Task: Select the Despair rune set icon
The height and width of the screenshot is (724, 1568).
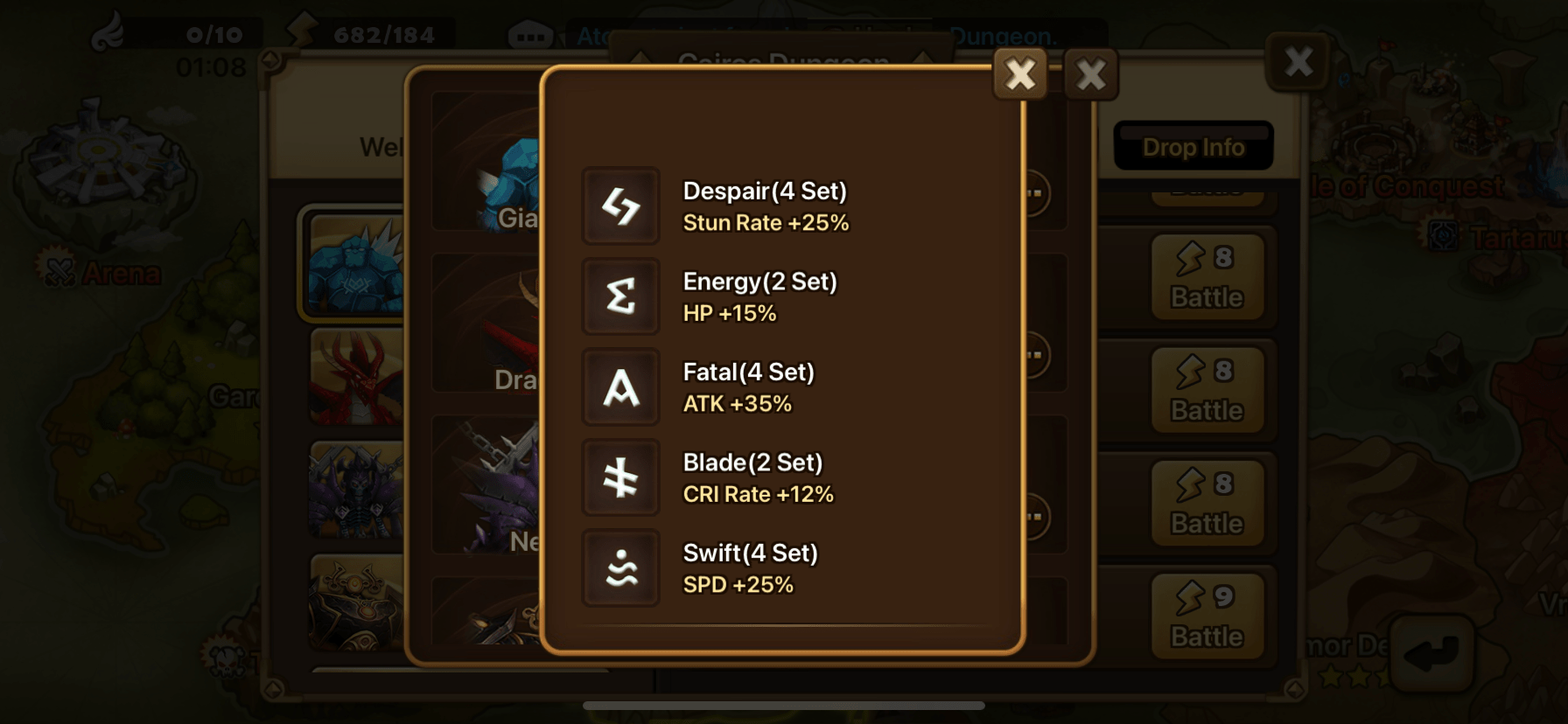Action: (x=619, y=205)
